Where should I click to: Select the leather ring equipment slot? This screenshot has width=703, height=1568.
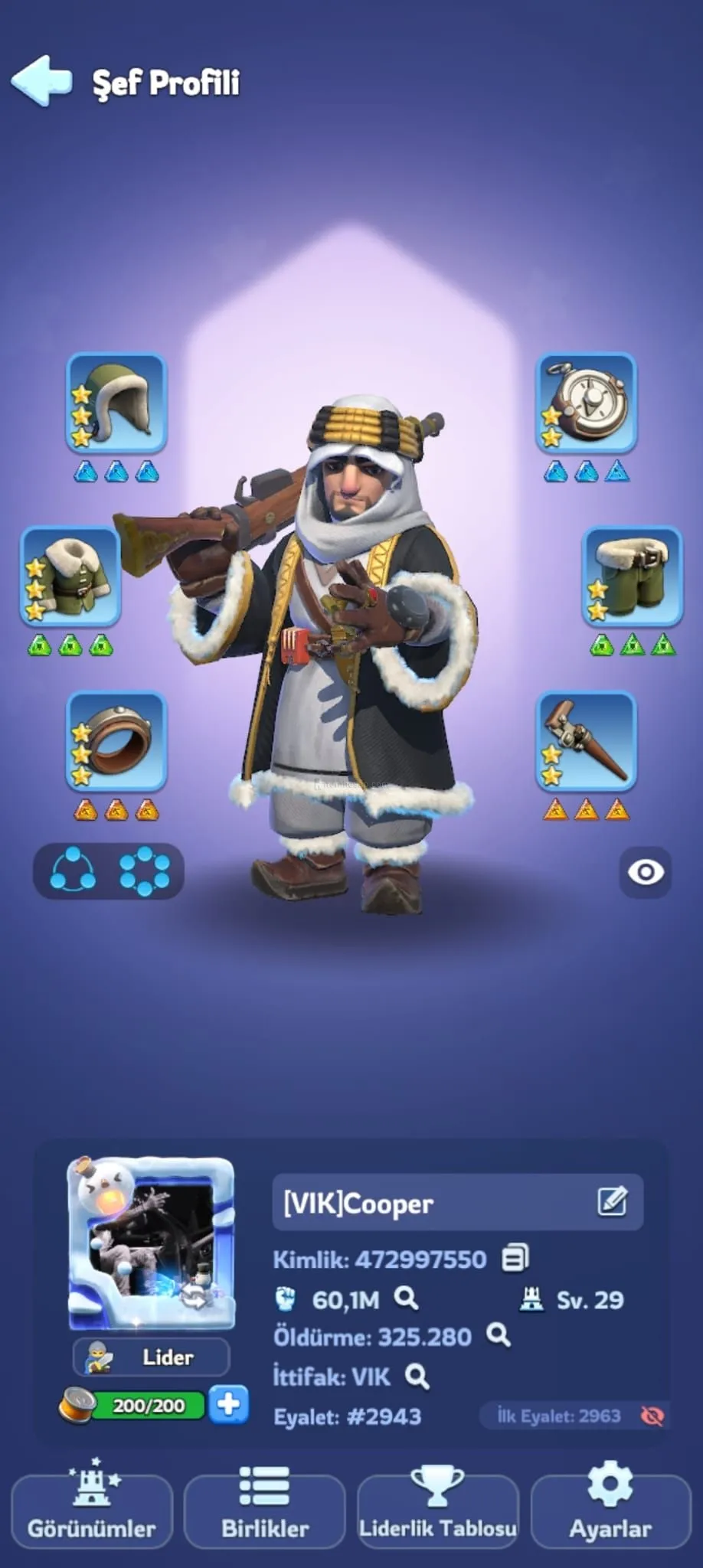[116, 741]
